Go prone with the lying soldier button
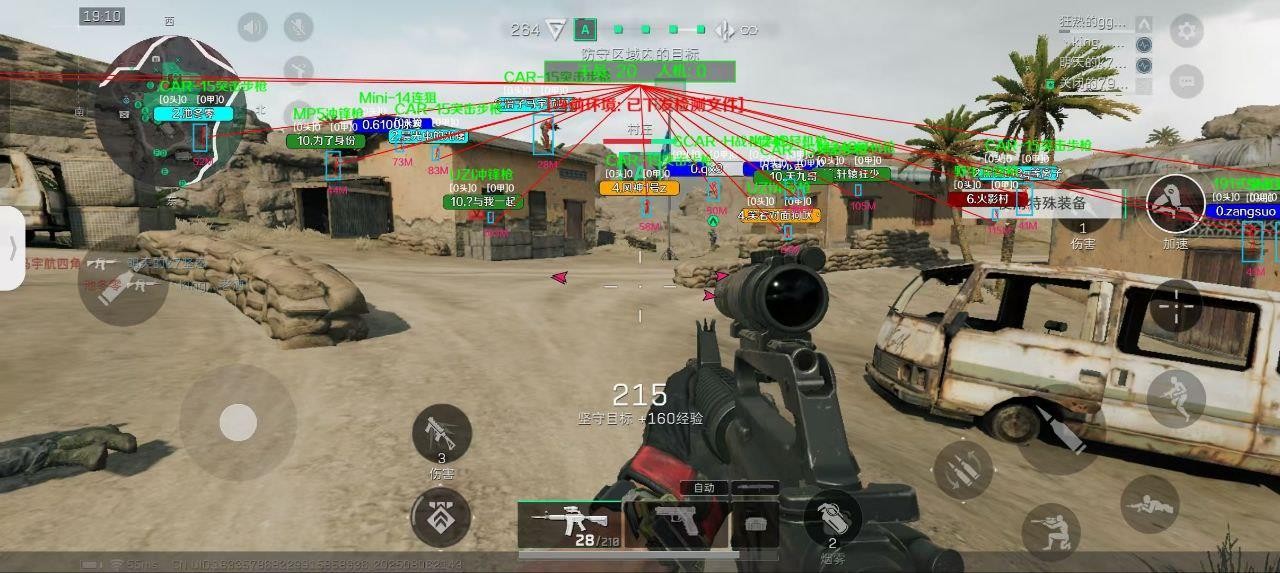This screenshot has height=573, width=1280. pyautogui.click(x=1149, y=504)
